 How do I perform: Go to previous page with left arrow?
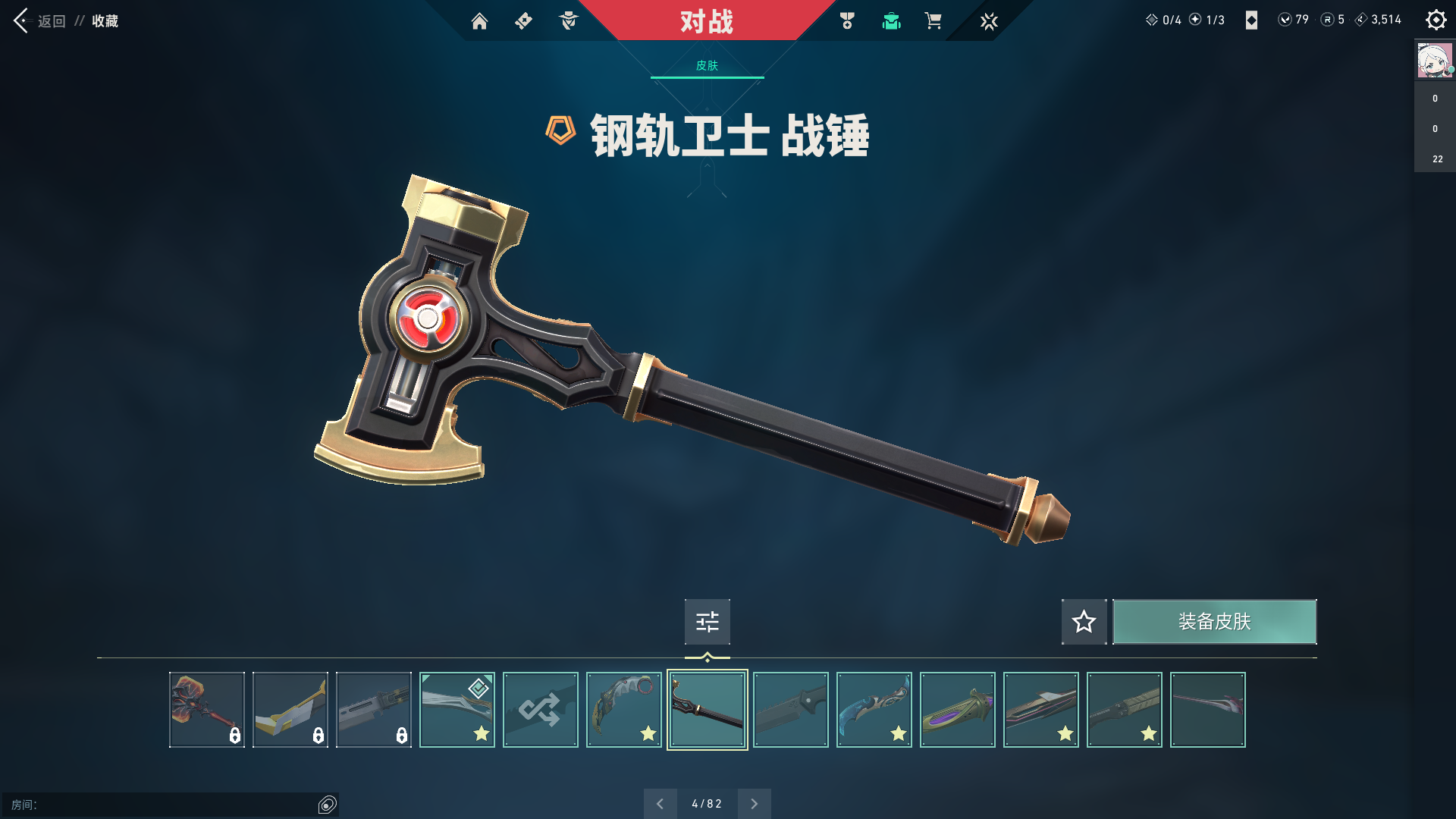(661, 803)
